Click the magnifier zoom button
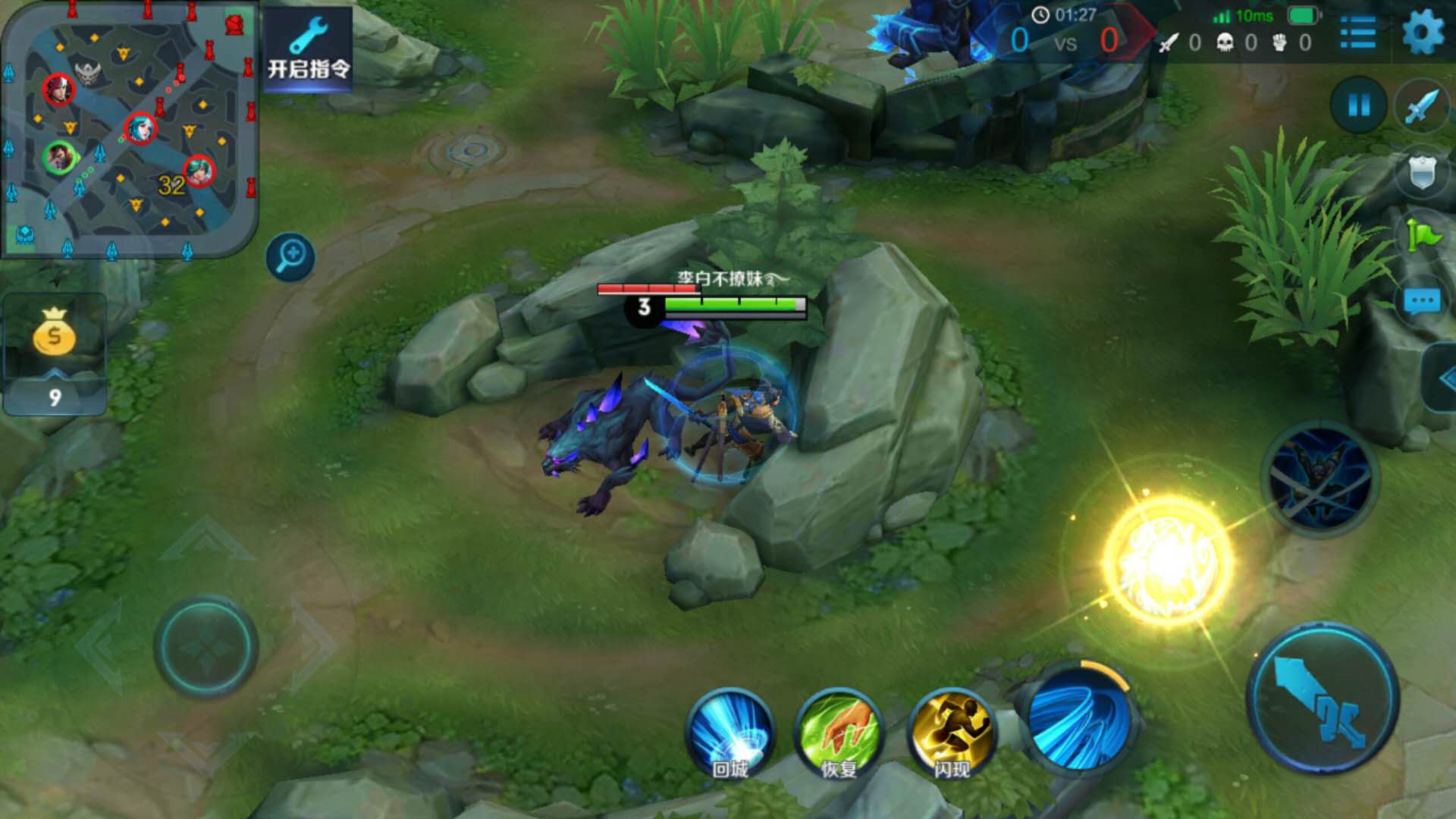Viewport: 1456px width, 819px height. click(x=290, y=256)
